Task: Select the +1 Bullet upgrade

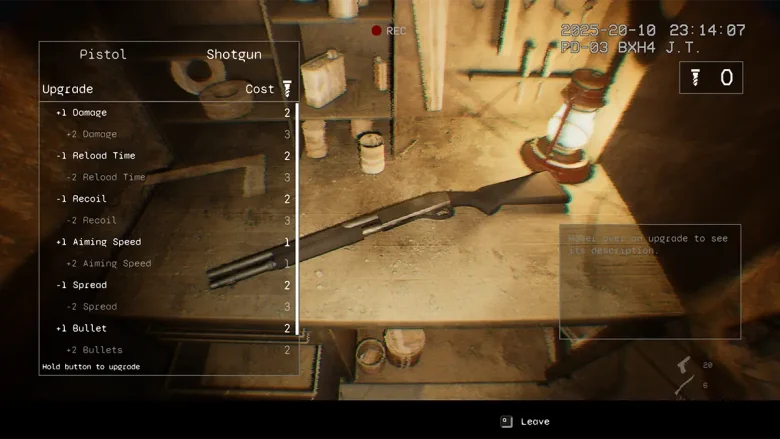Action: (167, 328)
